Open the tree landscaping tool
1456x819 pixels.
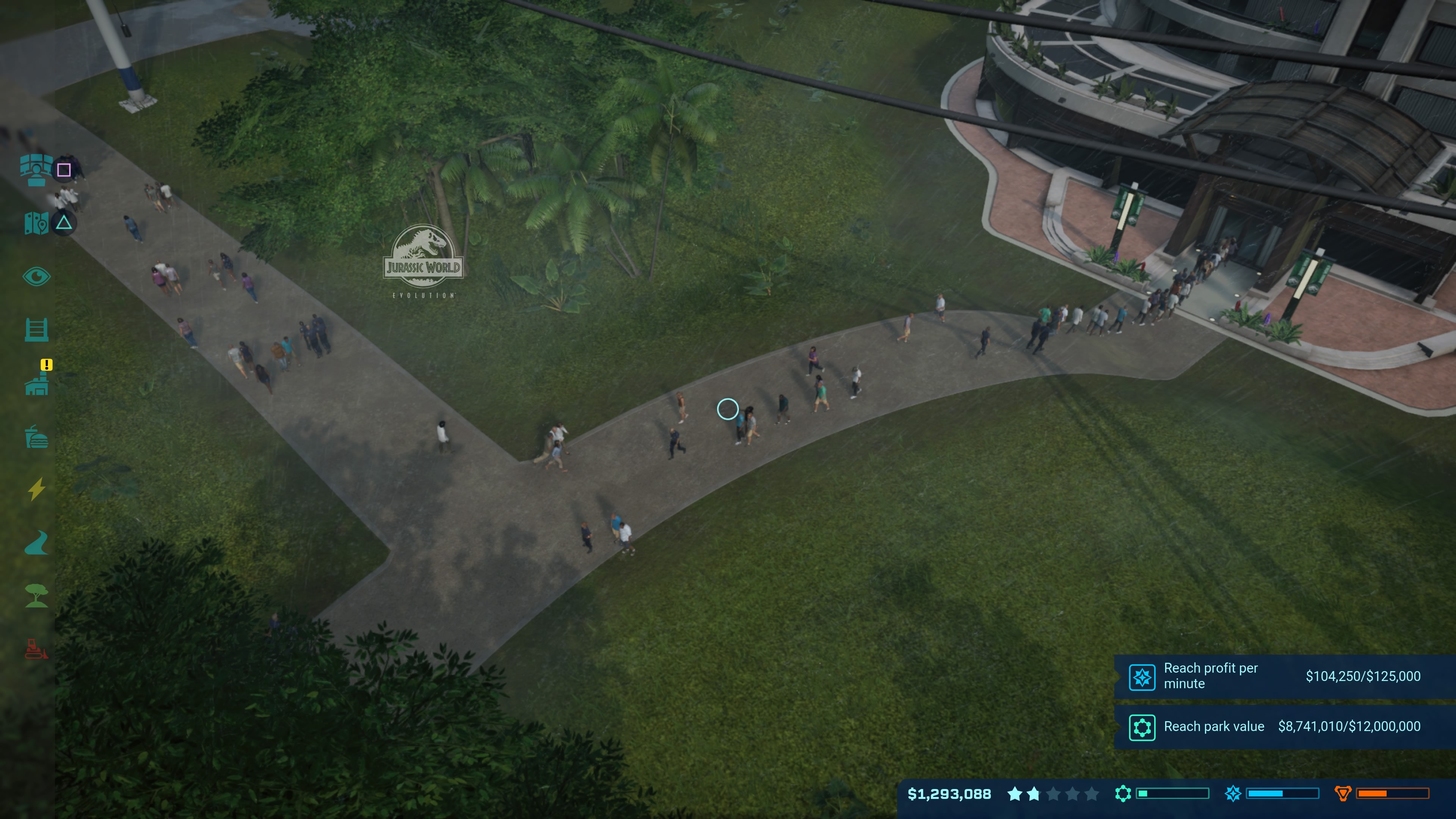click(x=37, y=596)
